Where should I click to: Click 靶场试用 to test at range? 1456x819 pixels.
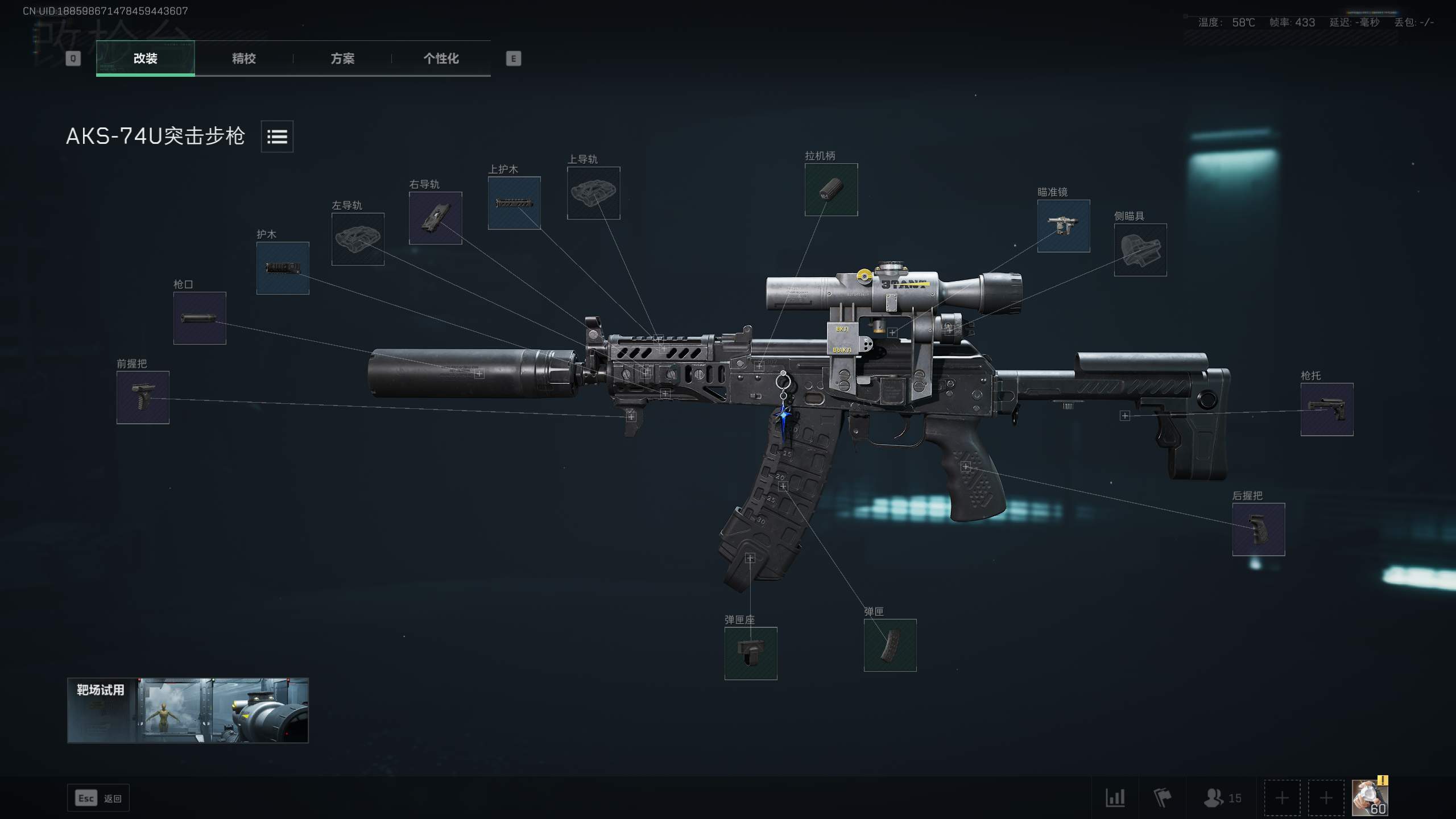(x=188, y=710)
